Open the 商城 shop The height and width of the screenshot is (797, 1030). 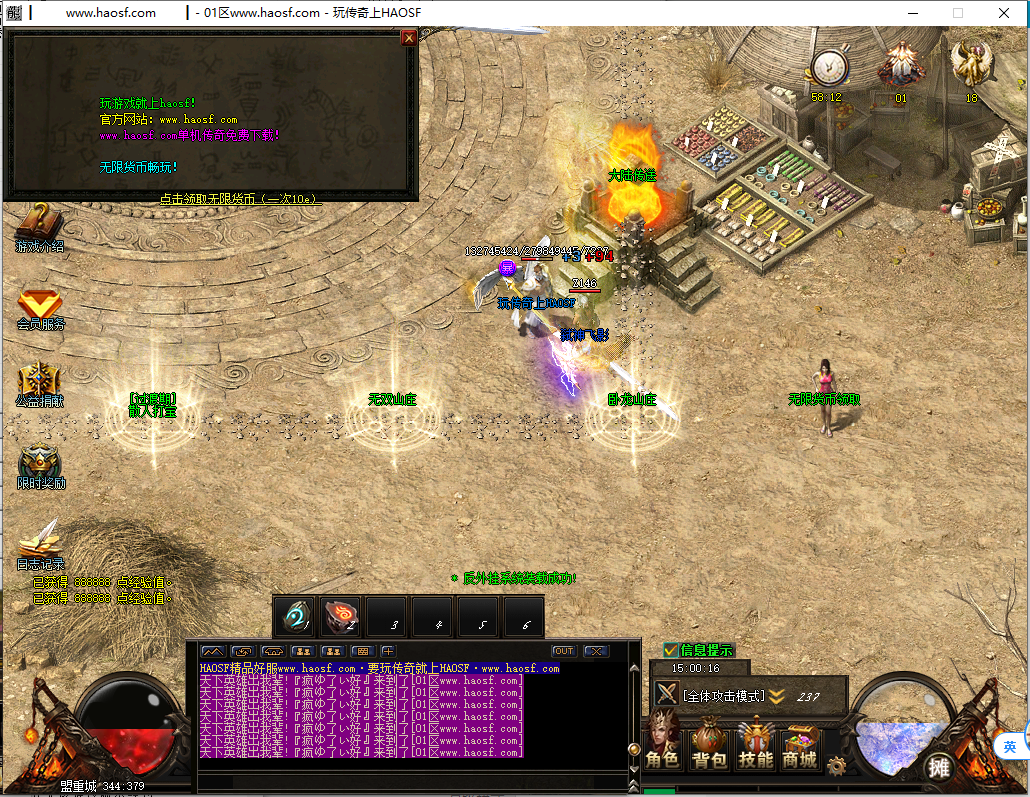(x=800, y=746)
